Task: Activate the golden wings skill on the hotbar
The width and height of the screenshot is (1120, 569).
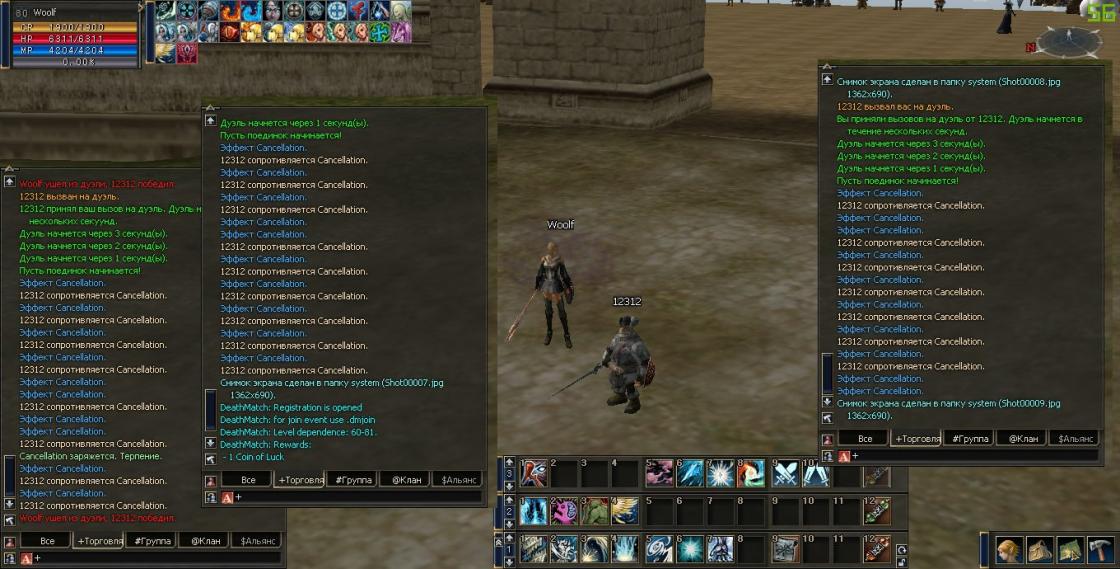Action: pos(625,511)
